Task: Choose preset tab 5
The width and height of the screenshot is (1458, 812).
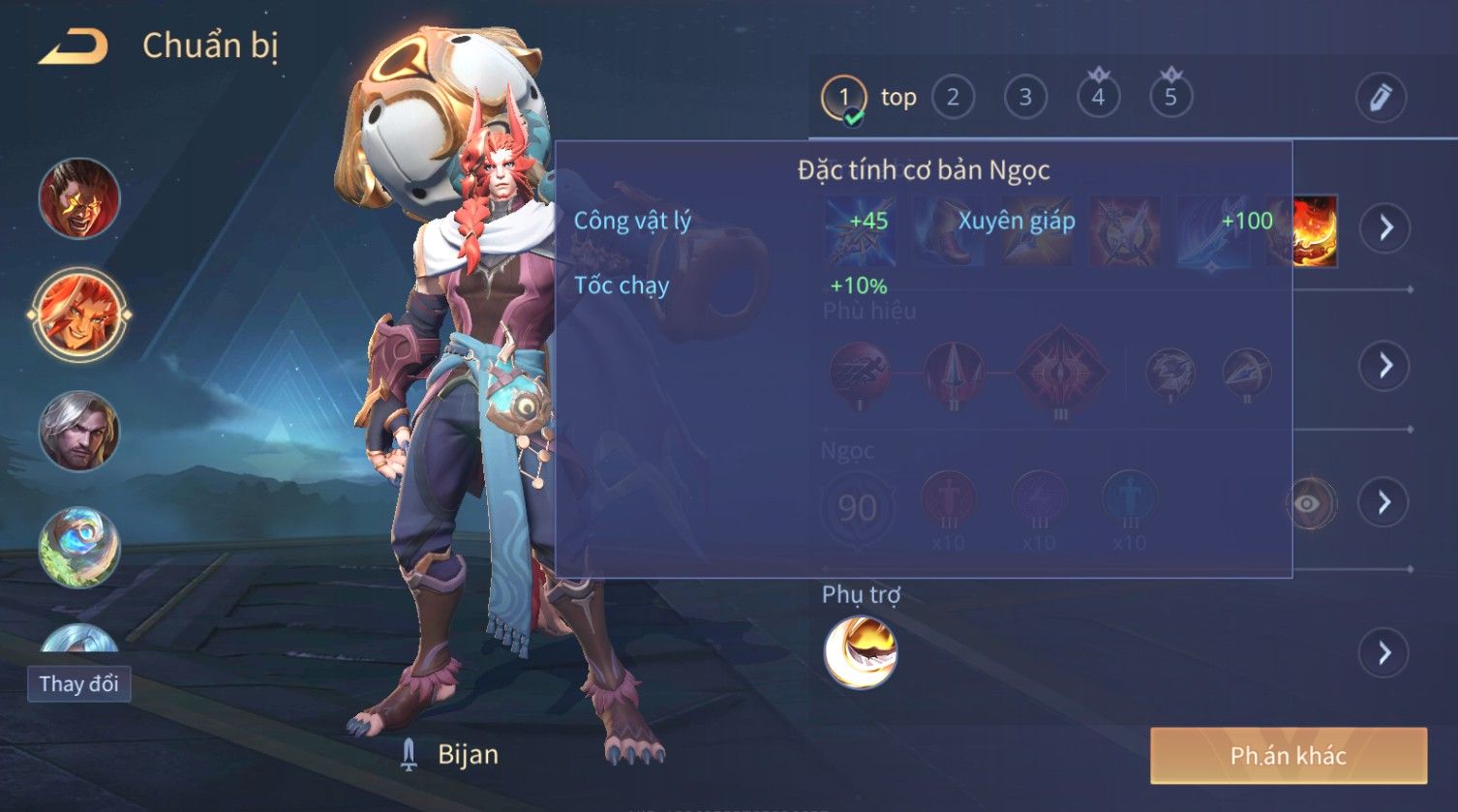Action: 1170,98
